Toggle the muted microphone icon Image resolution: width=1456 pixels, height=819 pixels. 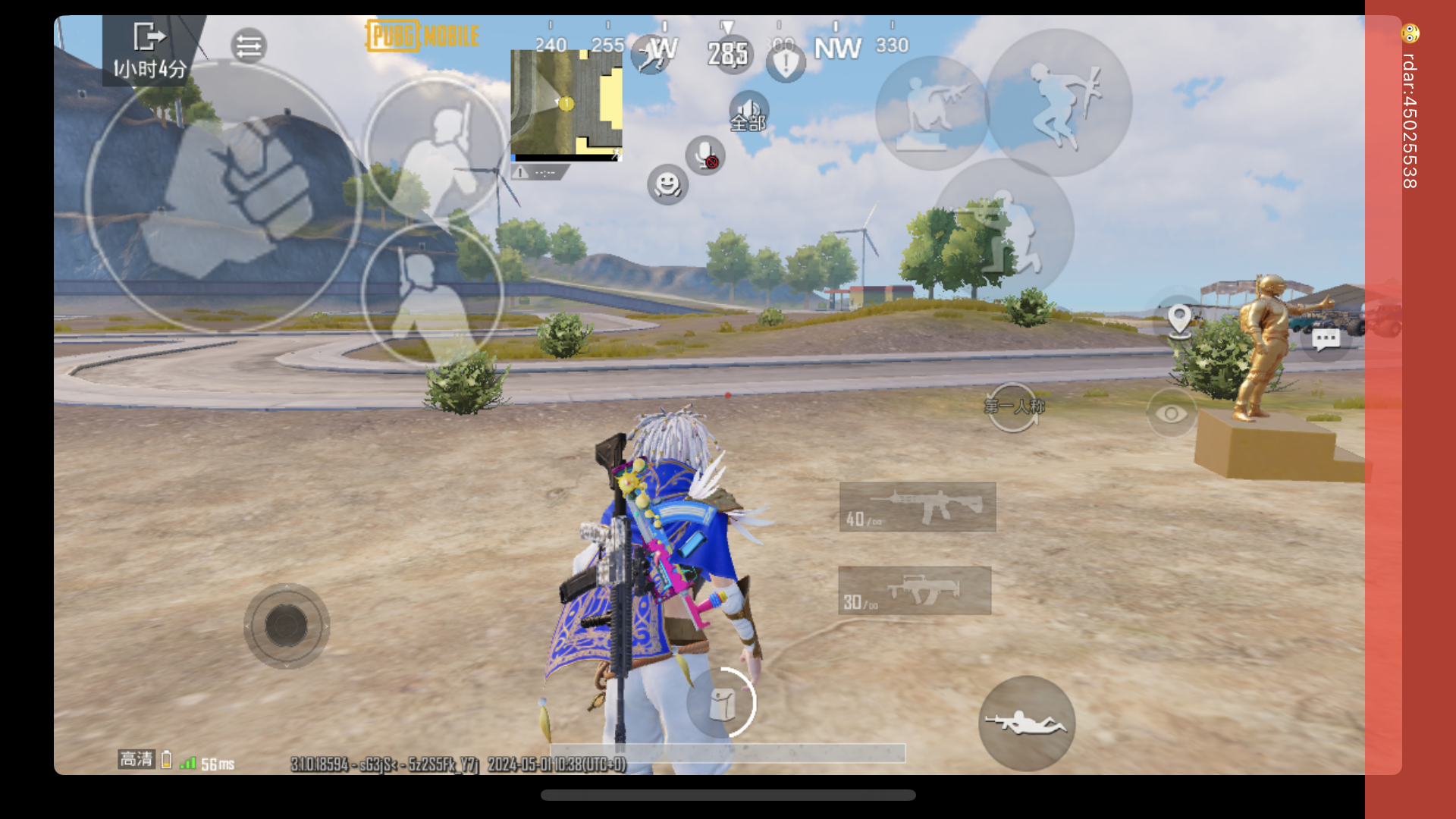705,155
